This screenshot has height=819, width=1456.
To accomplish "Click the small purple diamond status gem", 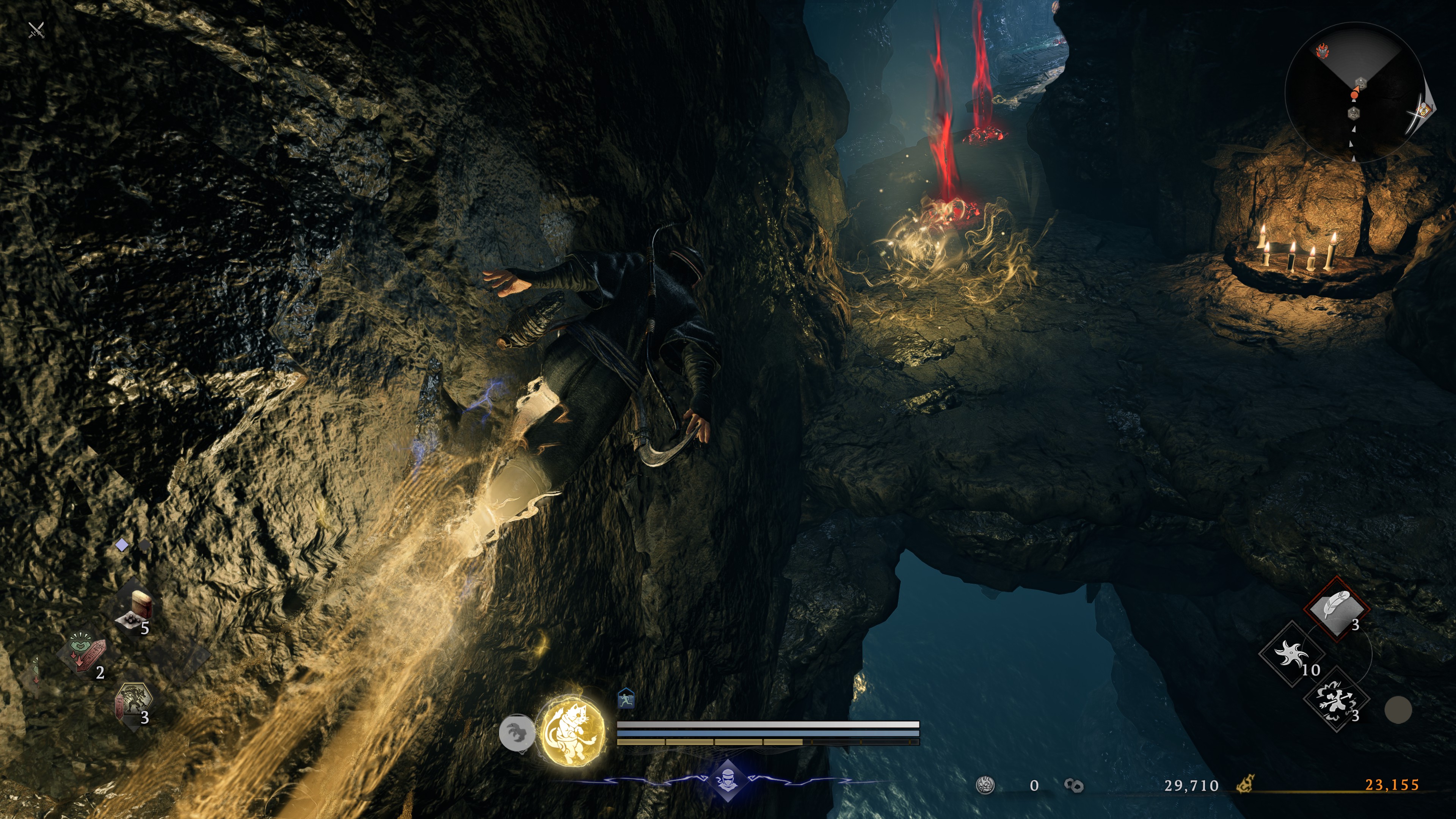I will (122, 545).
